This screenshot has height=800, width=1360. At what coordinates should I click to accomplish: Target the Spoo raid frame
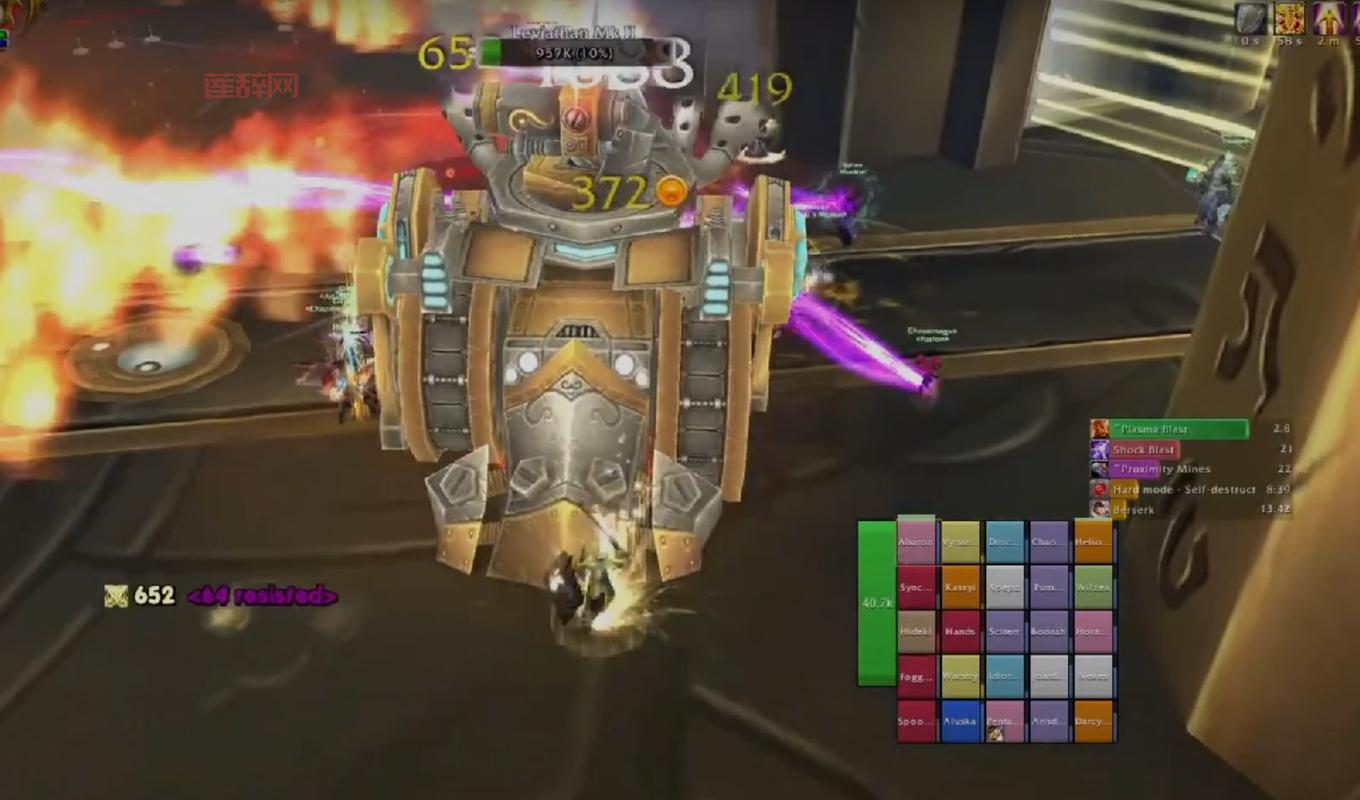point(916,721)
